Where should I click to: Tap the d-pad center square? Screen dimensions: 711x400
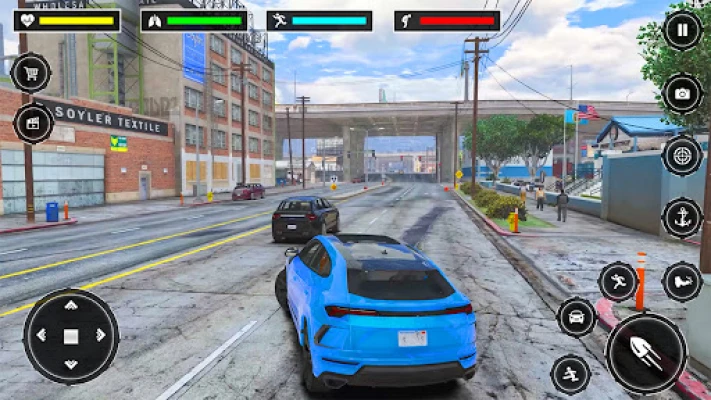(x=71, y=337)
